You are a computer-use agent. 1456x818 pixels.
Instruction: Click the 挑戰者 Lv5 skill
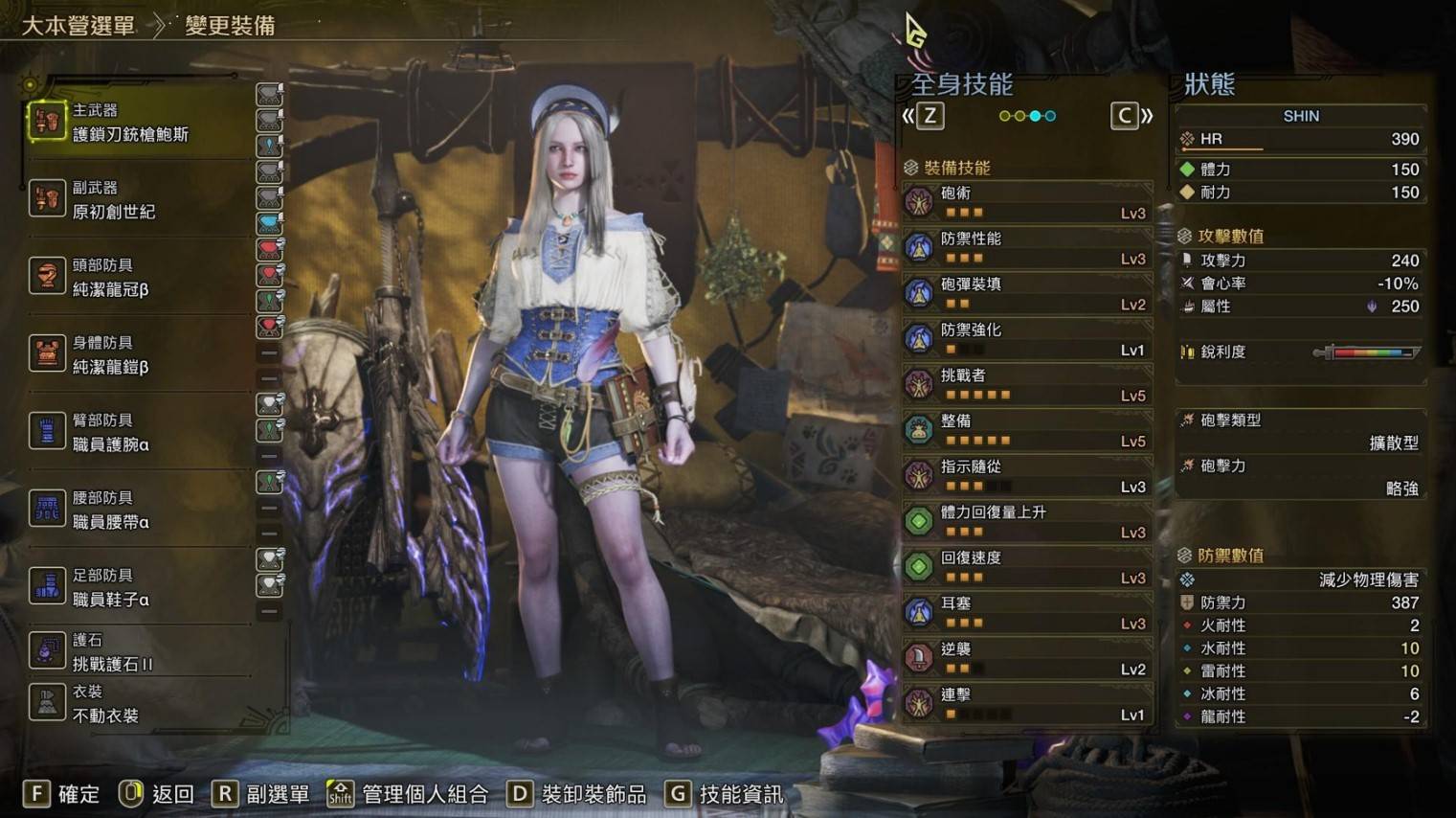point(1026,385)
